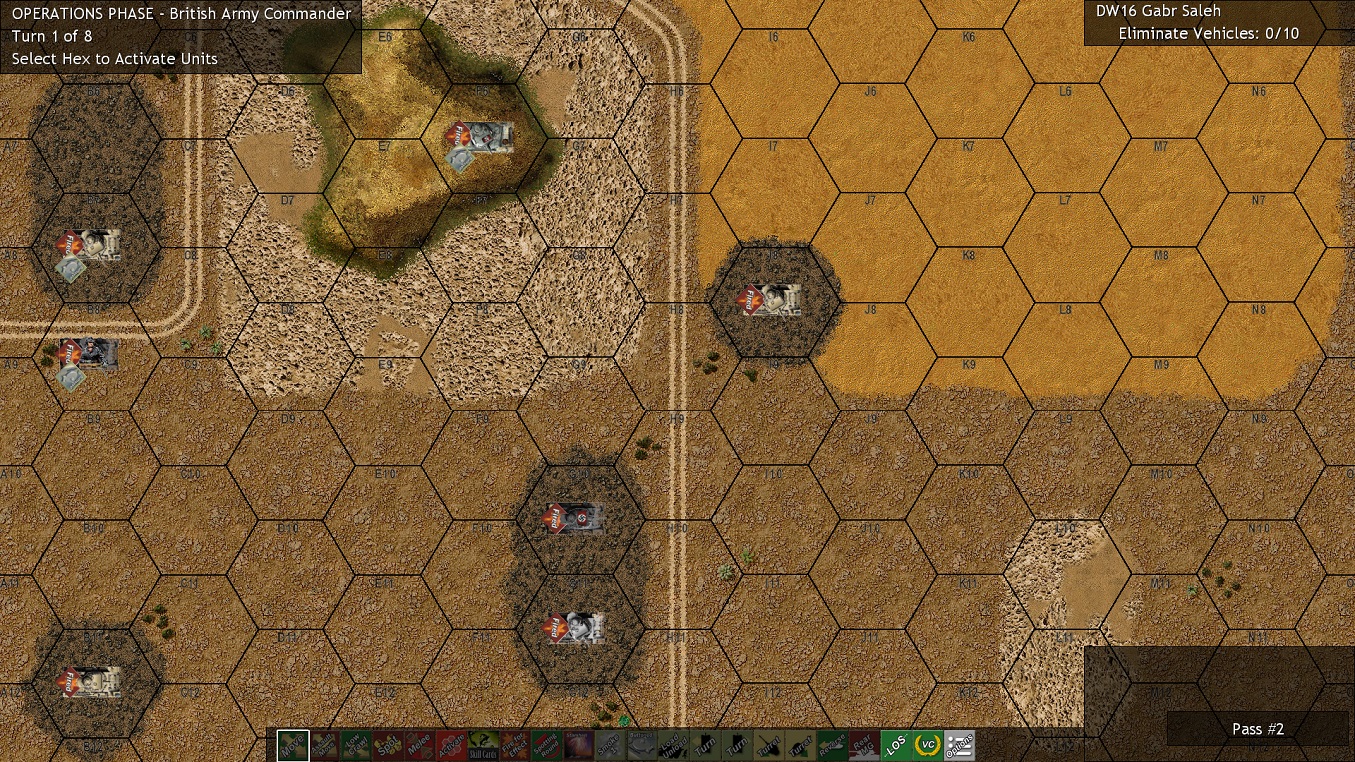Image resolution: width=1355 pixels, height=762 pixels.
Task: Order a Spotting Round
Action: tap(545, 744)
